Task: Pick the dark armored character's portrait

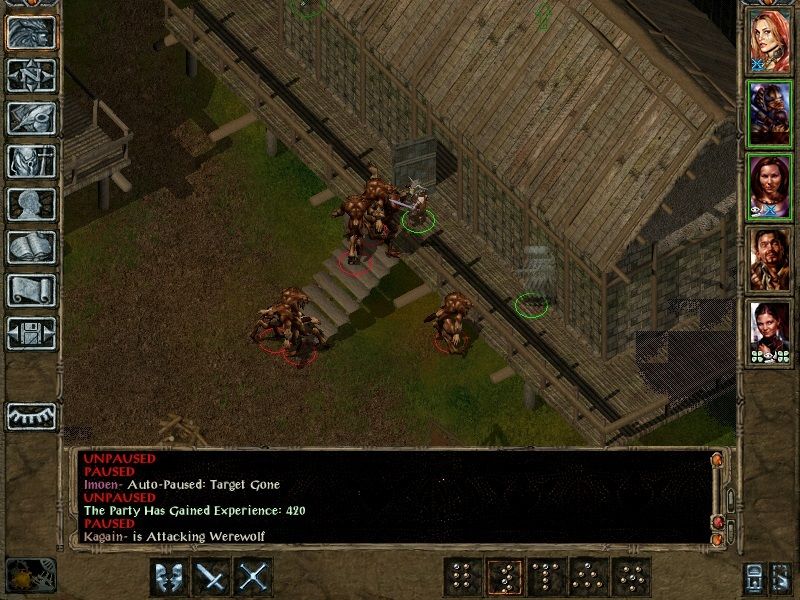Action: coord(770,114)
